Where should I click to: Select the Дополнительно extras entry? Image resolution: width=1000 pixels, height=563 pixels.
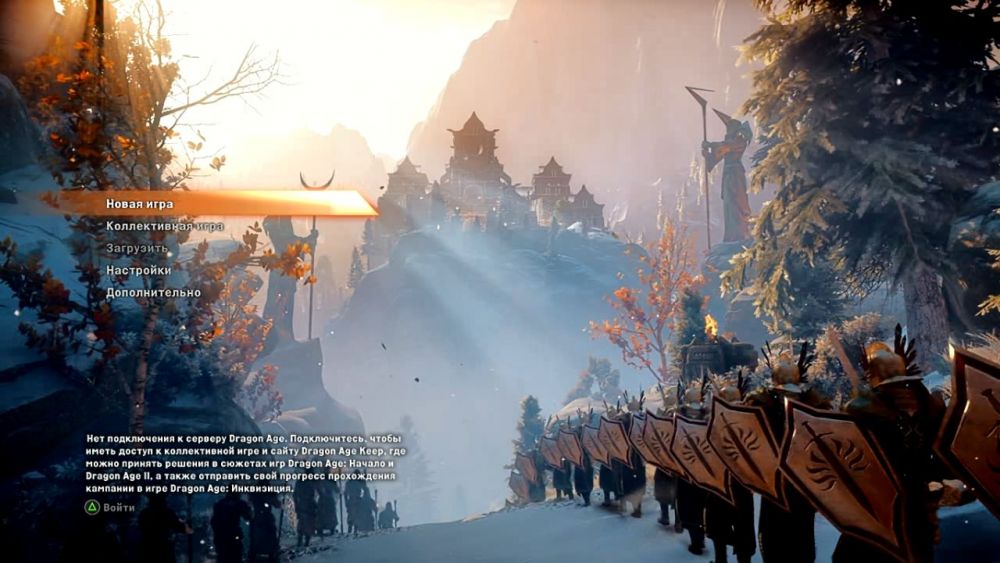tap(153, 293)
